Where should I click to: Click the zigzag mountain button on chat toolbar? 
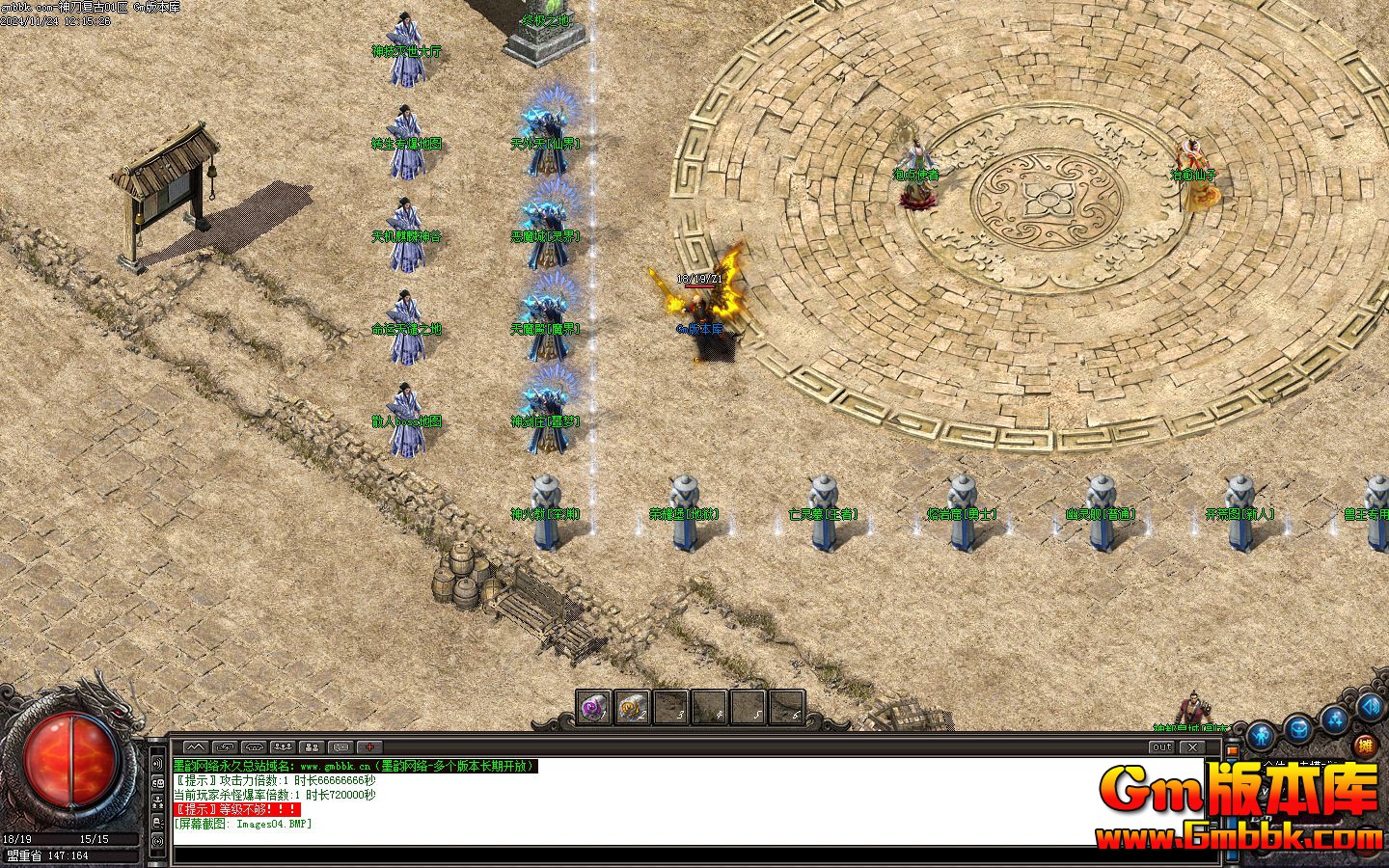point(195,747)
